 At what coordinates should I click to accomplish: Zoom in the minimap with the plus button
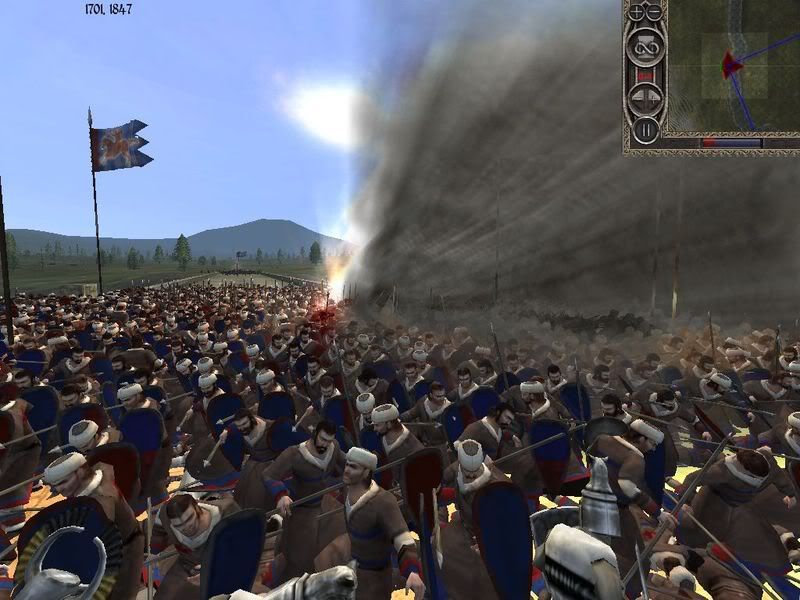pyautogui.click(x=637, y=12)
